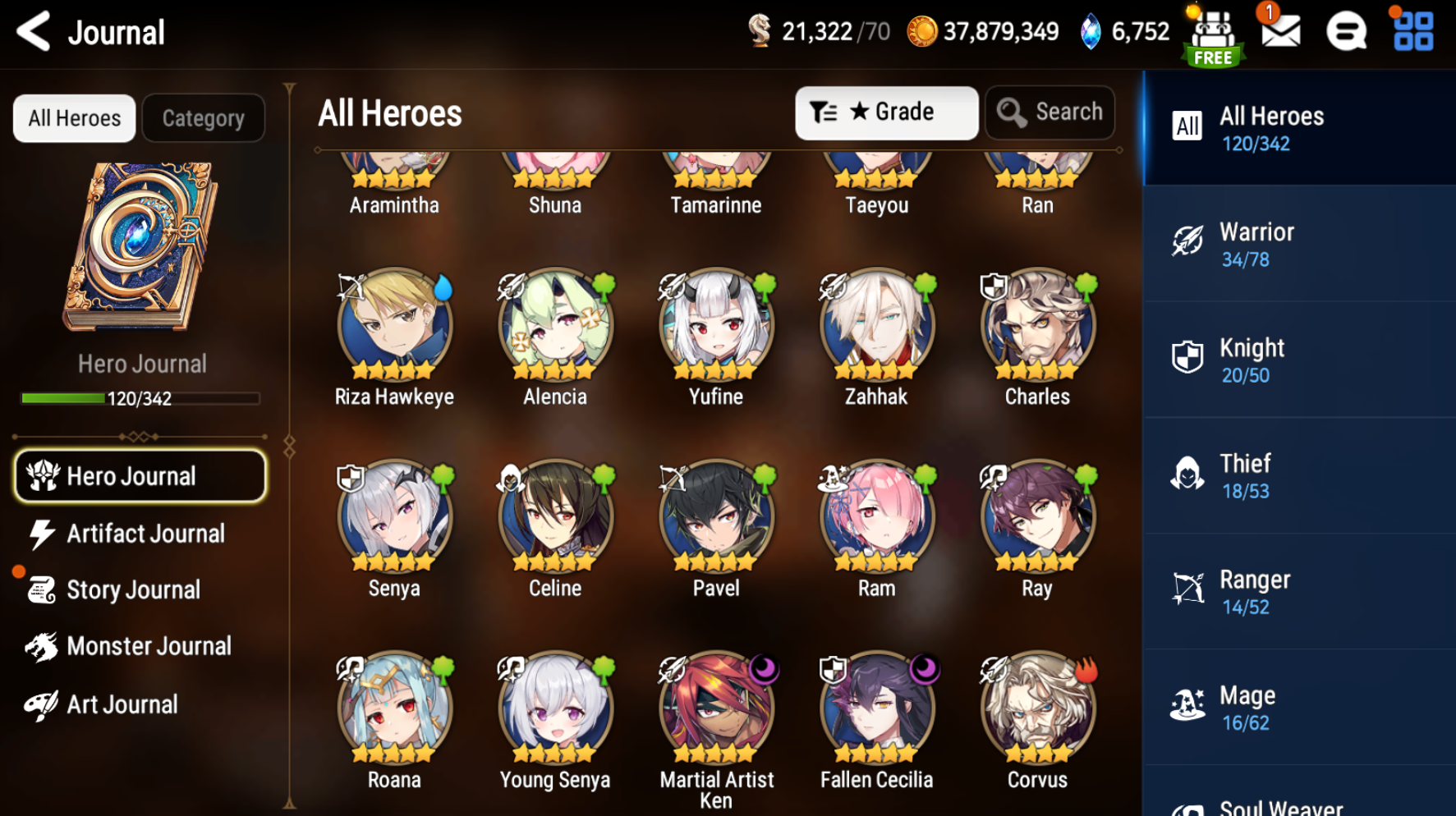This screenshot has height=816, width=1456.
Task: Open the hero Search
Action: pos(1050,112)
